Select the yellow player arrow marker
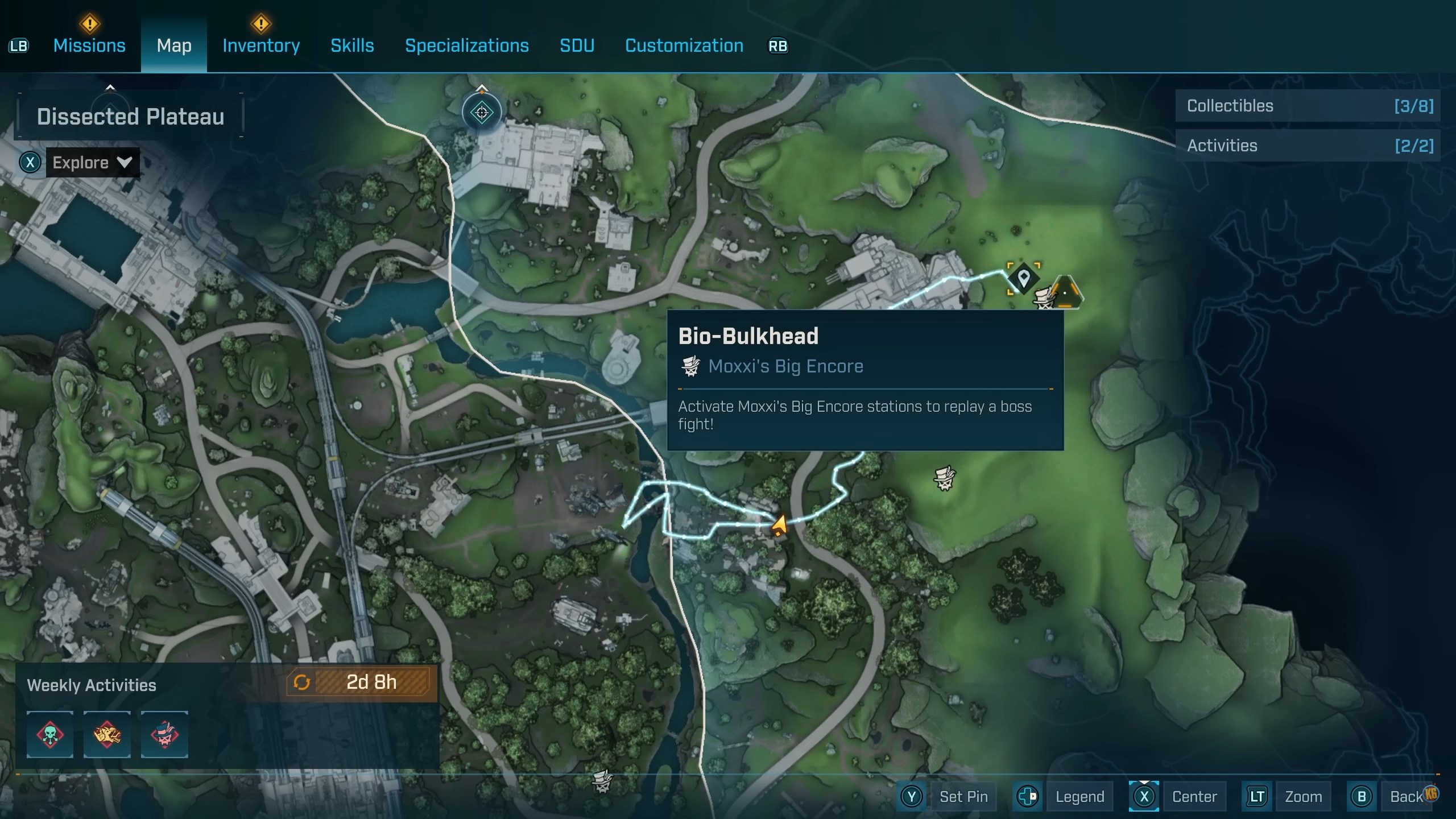Viewport: 1456px width, 819px height. coord(779,525)
